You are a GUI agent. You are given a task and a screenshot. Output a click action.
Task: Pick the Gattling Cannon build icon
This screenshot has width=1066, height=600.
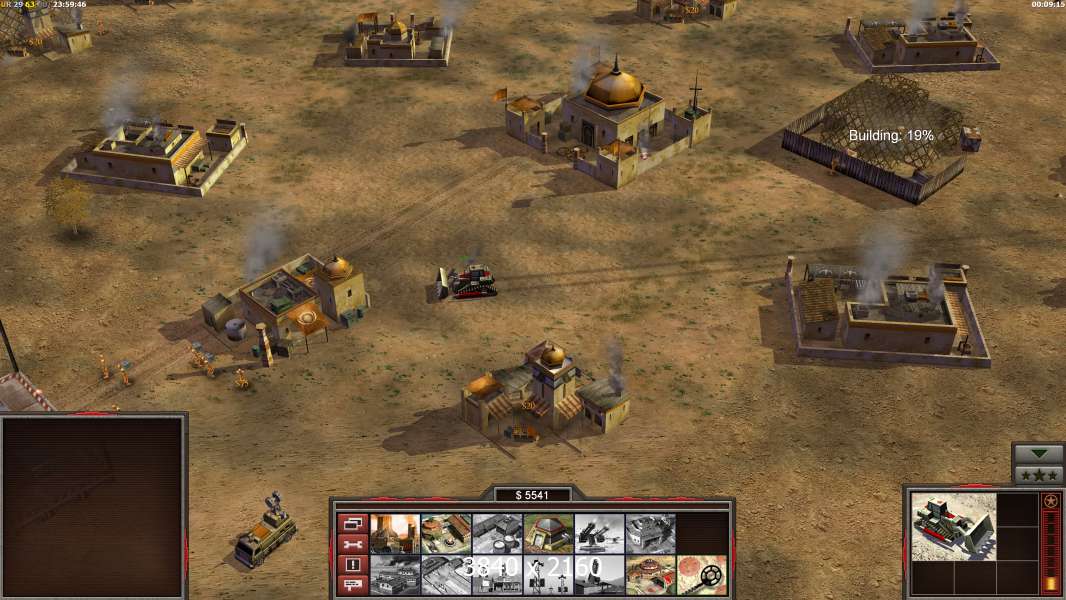tap(599, 533)
